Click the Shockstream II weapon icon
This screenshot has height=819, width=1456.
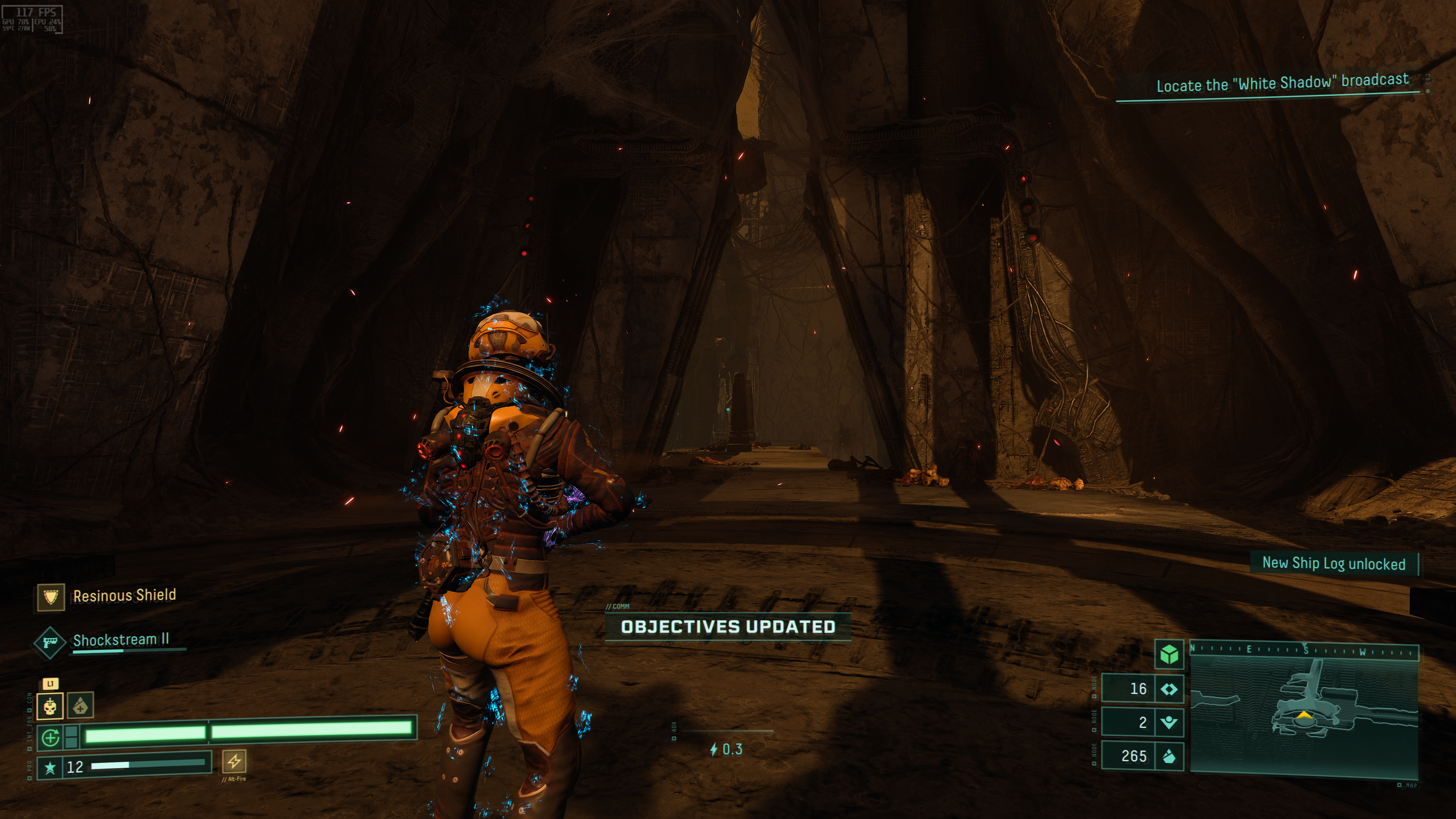50,643
